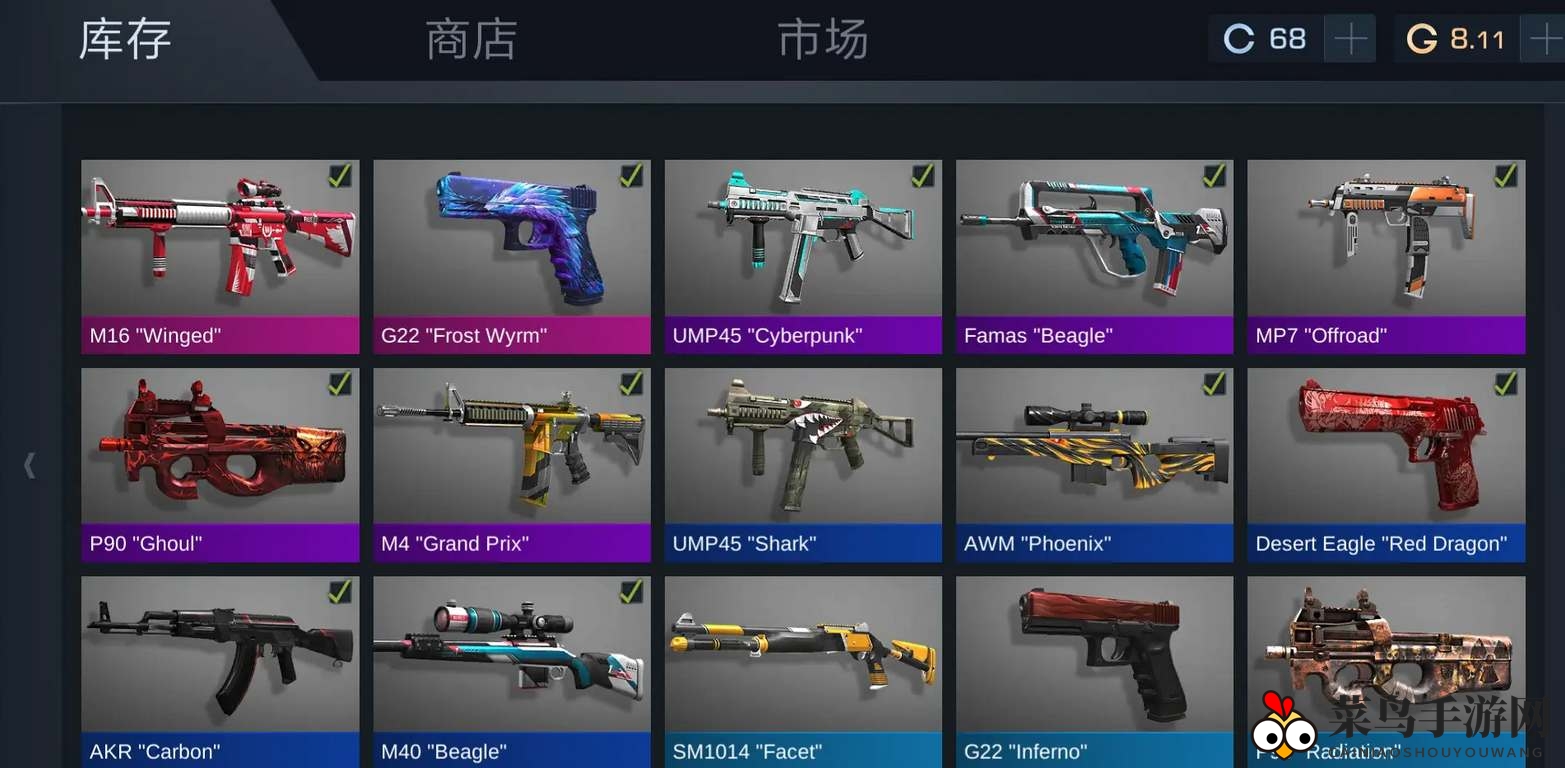Select the P90 "Ghoul" skin
Screen dimensions: 1565x768
220,464
